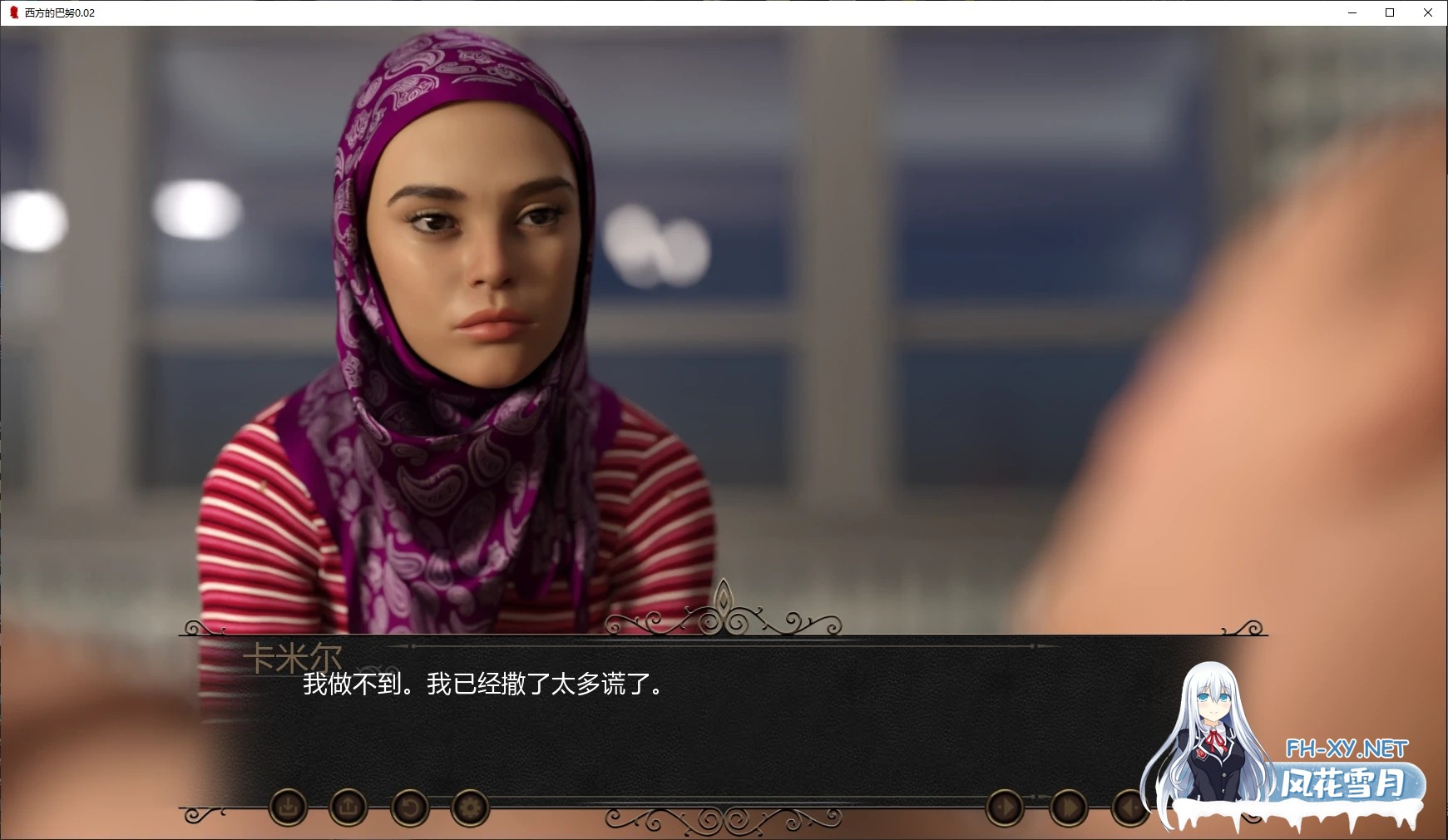Open preferences via the gear control

click(x=471, y=807)
